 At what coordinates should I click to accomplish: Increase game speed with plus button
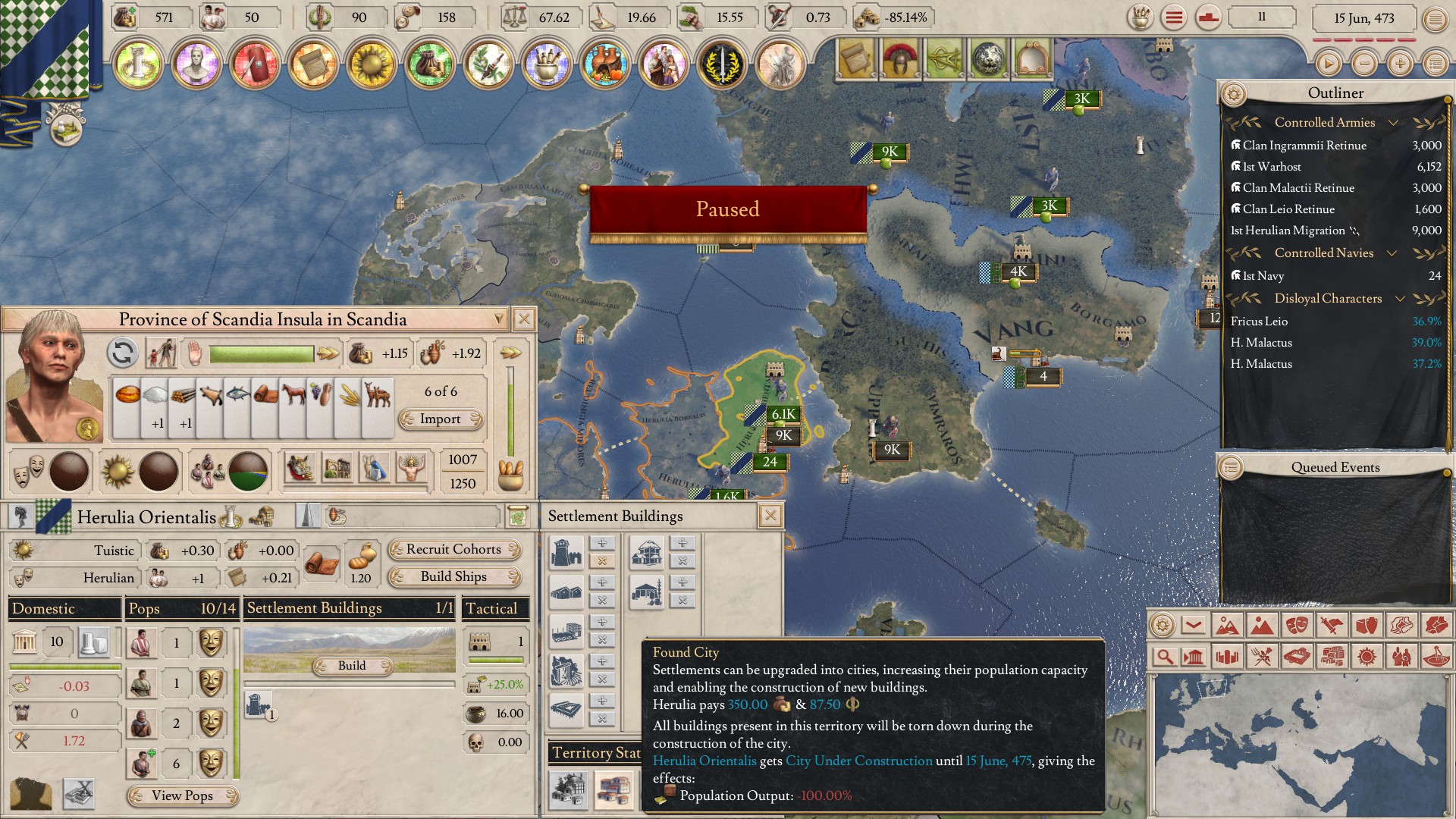point(1400,64)
